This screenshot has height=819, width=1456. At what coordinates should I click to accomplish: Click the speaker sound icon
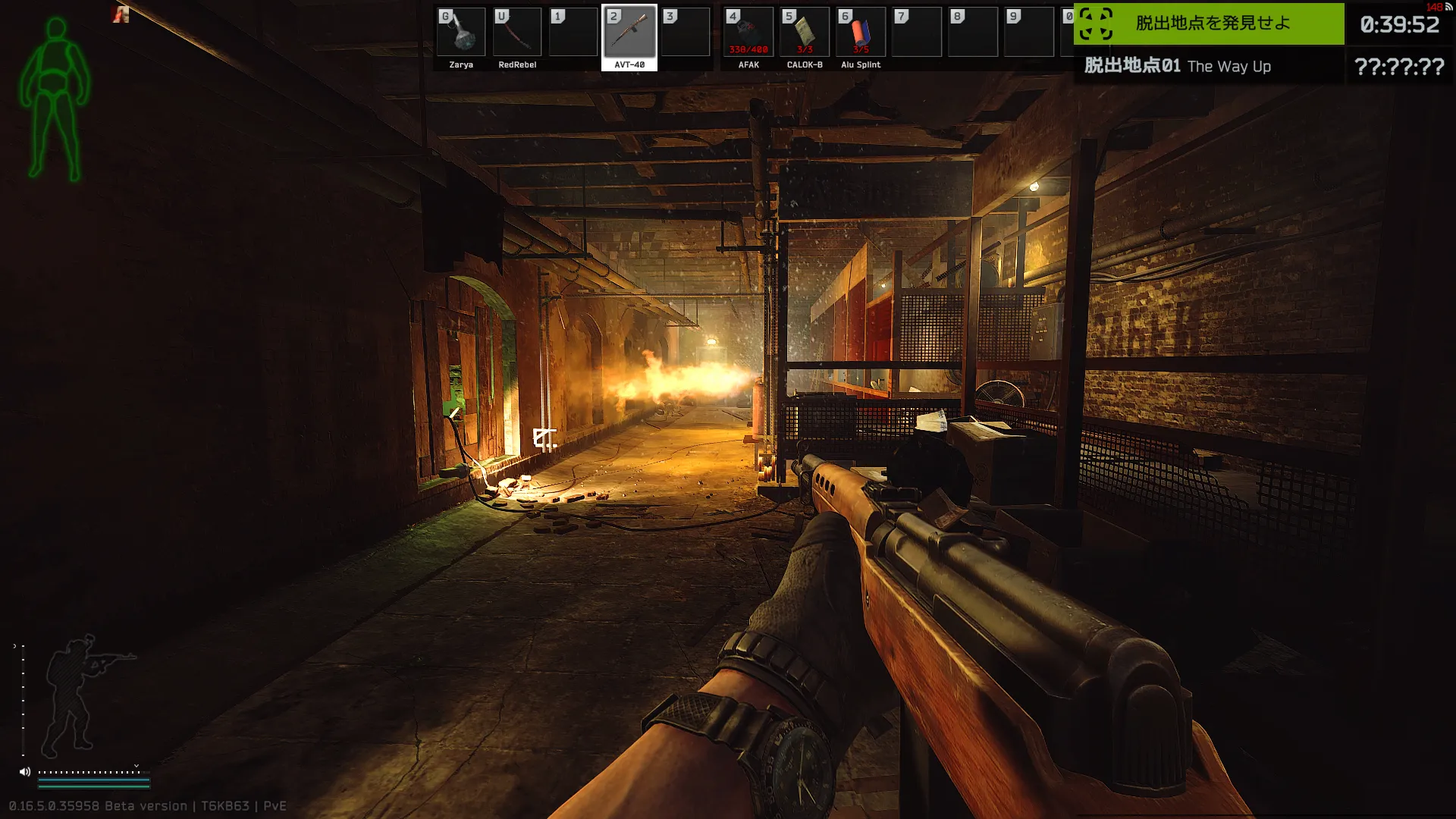[x=25, y=772]
